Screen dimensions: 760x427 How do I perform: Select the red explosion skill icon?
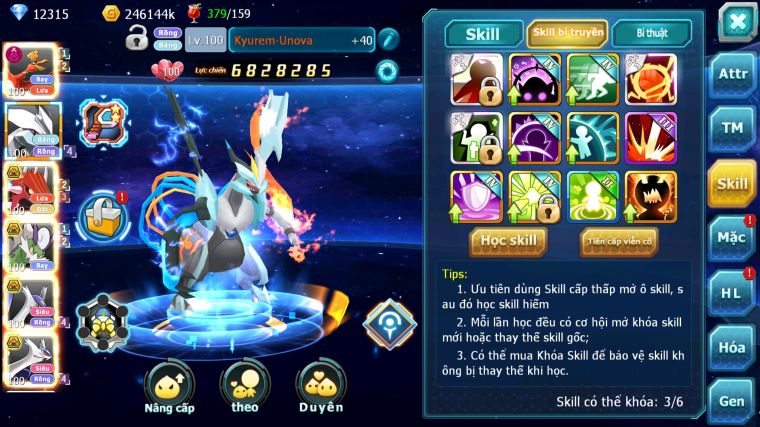(651, 138)
